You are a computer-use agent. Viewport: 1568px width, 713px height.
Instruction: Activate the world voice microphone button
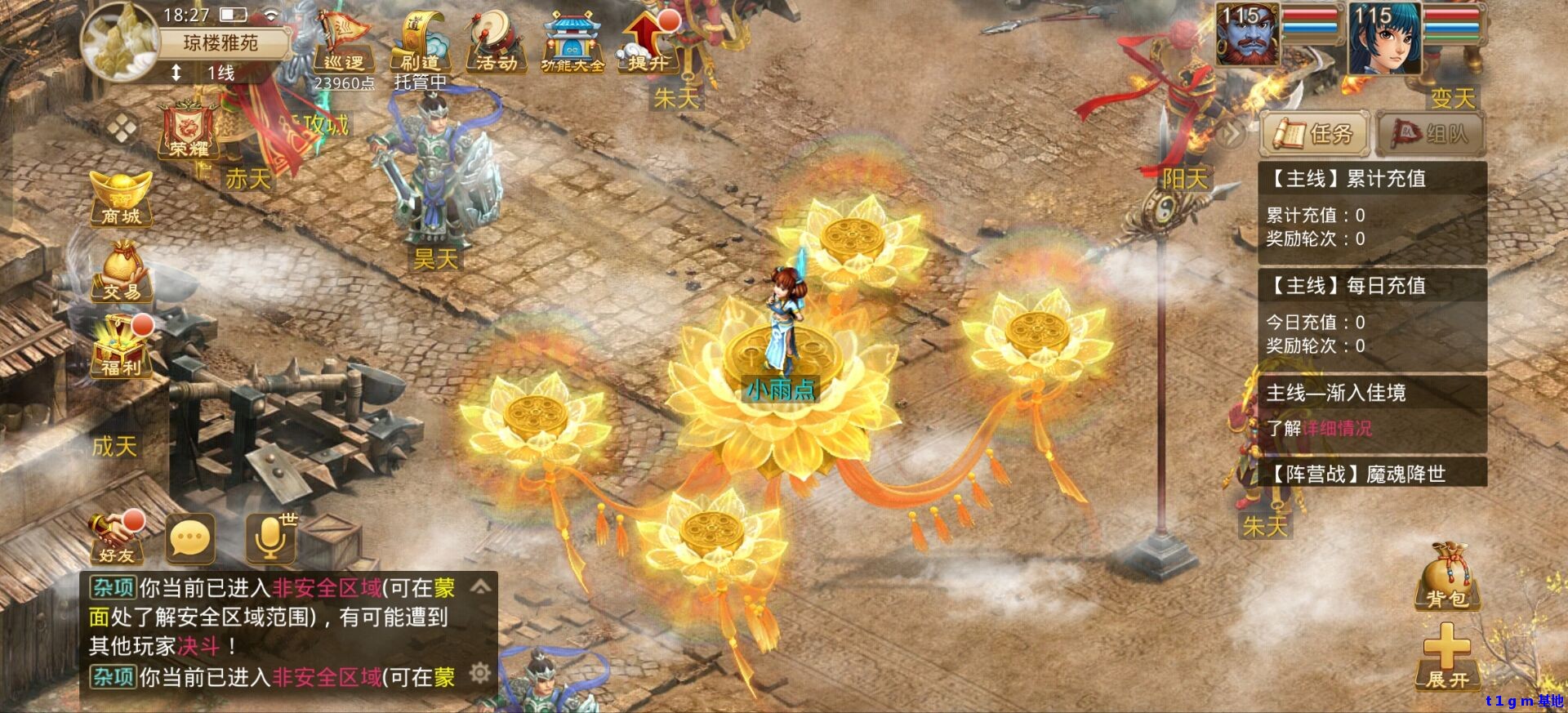pos(270,539)
